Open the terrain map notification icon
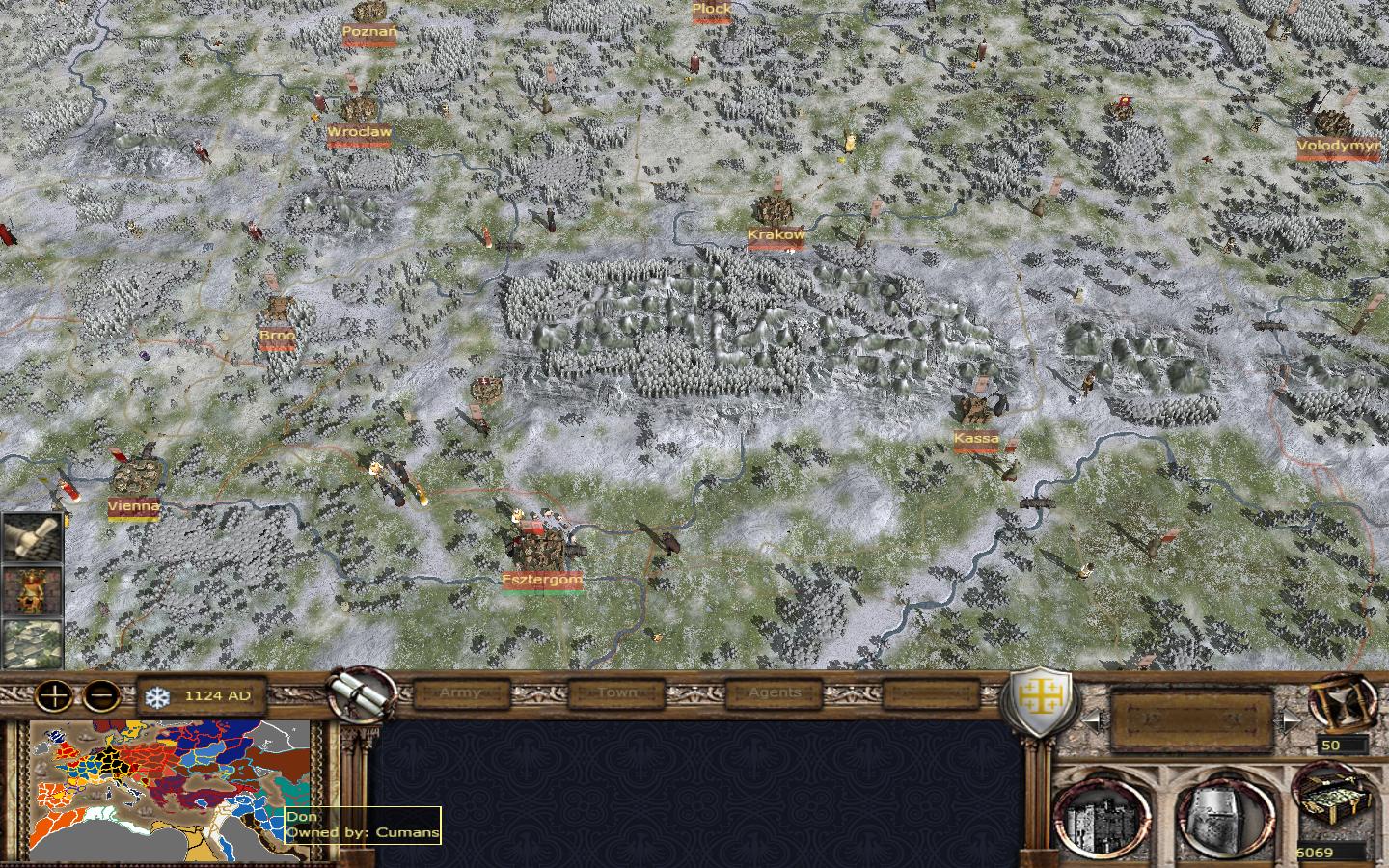 pos(32,642)
